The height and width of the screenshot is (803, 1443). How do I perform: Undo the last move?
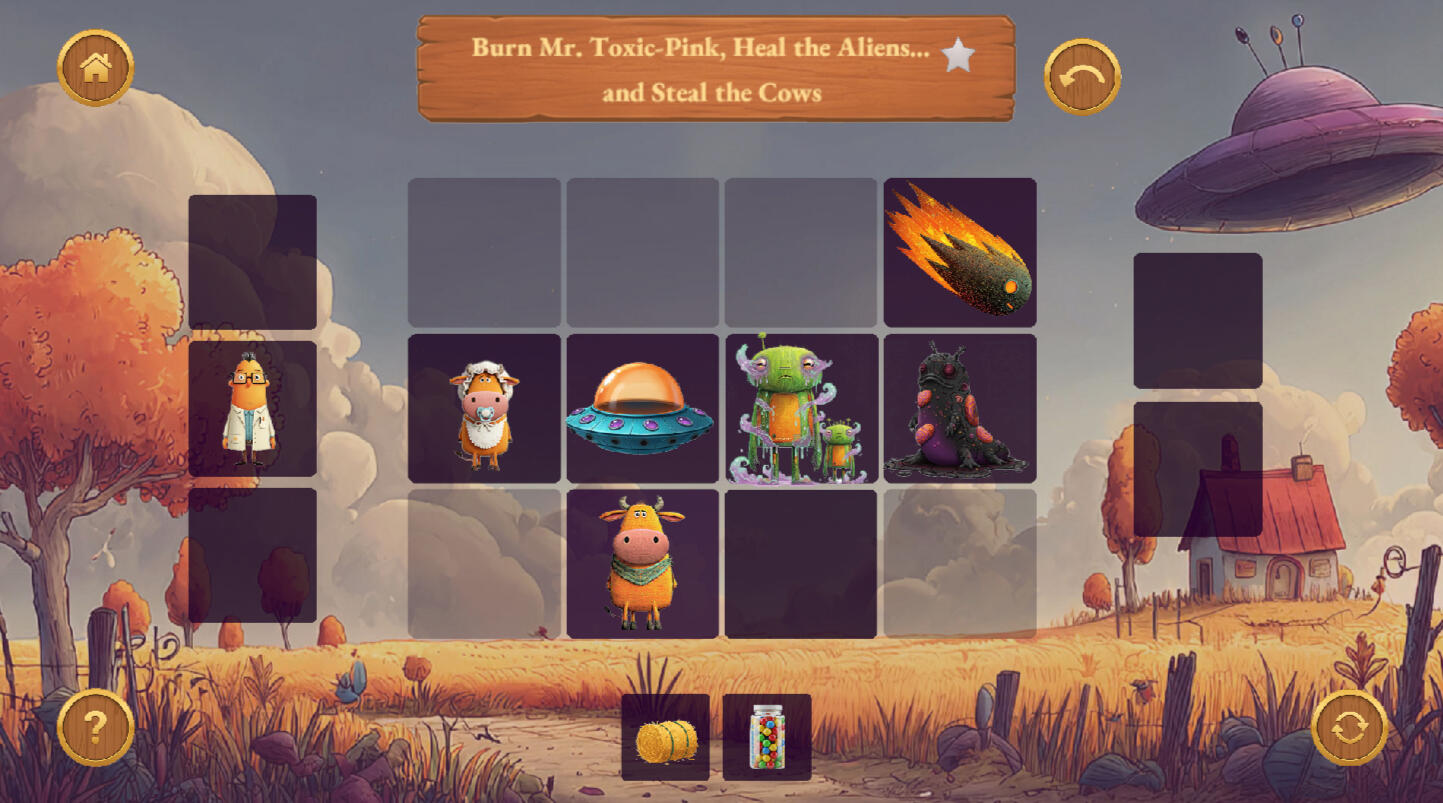(1082, 77)
